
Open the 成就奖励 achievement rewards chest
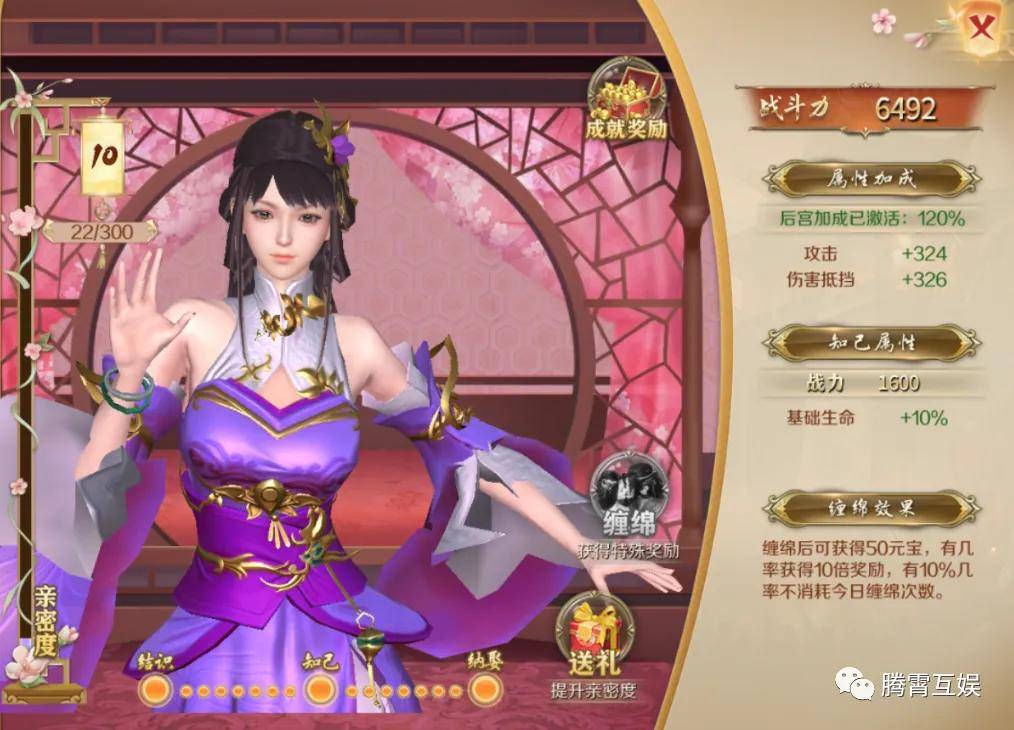point(627,100)
